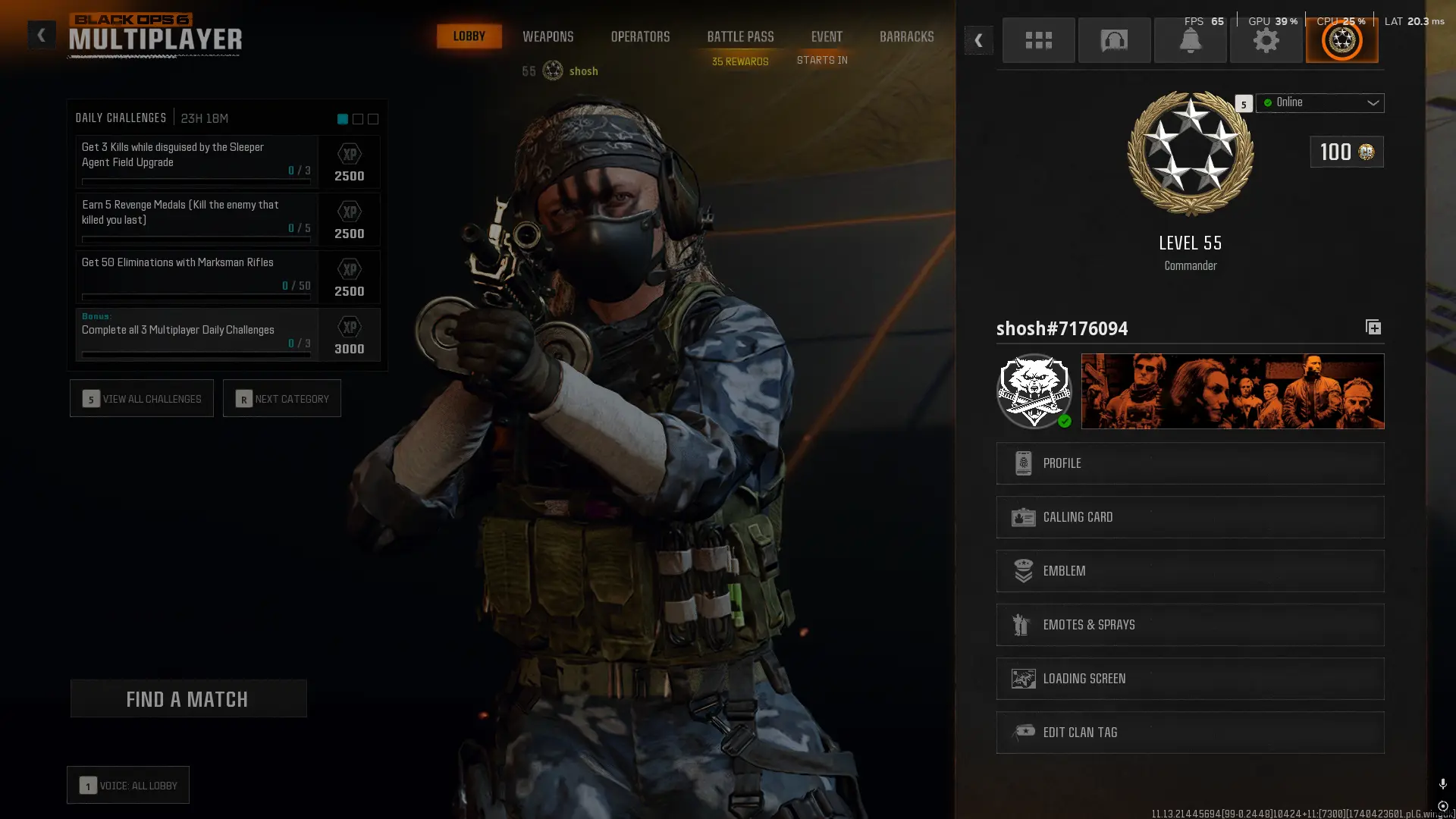The height and width of the screenshot is (819, 1456).
Task: Click the copy player ID icon beside shosh#7176094
Action: pyautogui.click(x=1373, y=327)
